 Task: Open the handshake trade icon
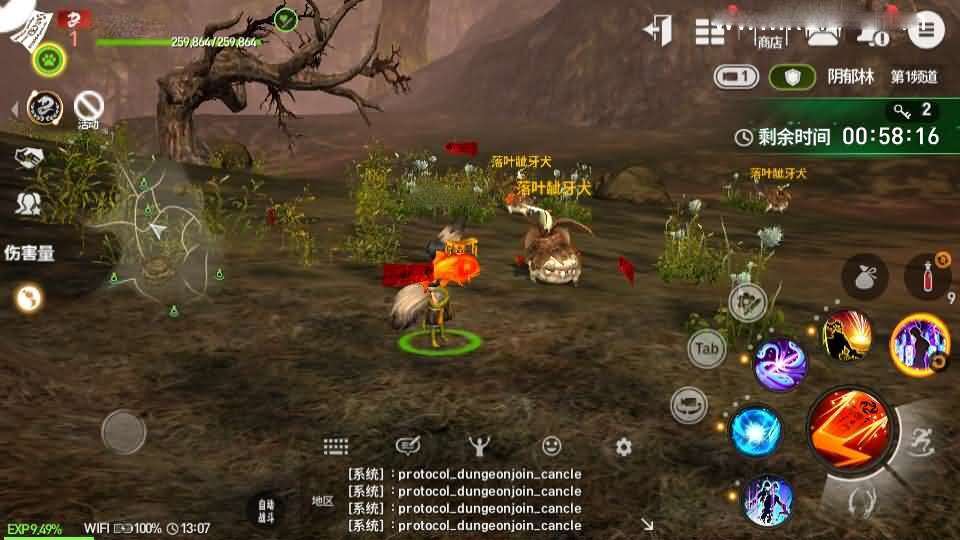pos(28,158)
